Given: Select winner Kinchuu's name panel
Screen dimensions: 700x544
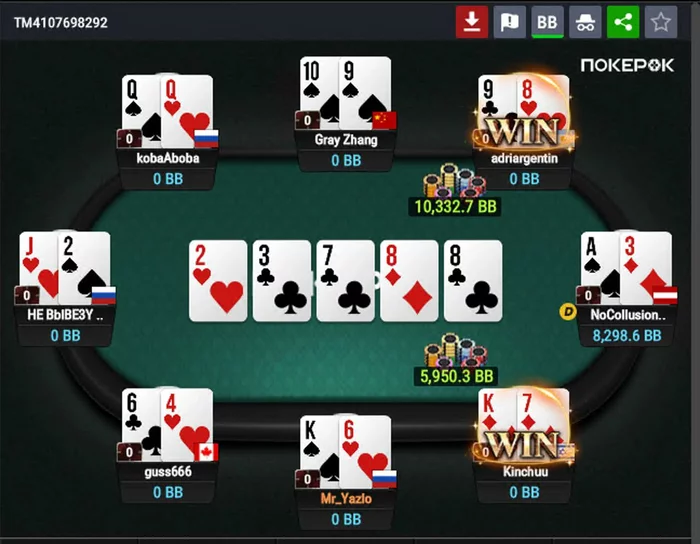Looking at the screenshot, I should 525,470.
